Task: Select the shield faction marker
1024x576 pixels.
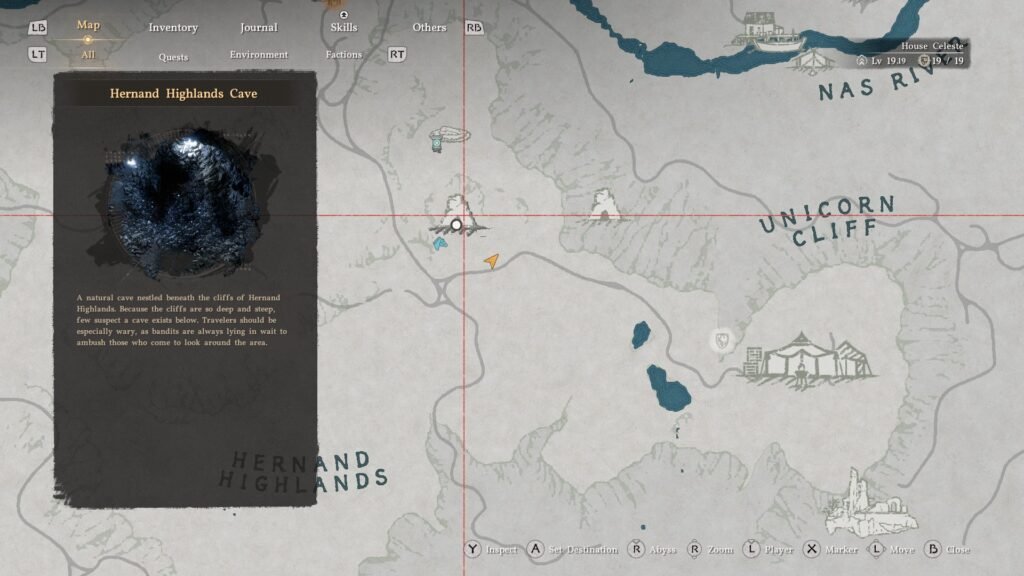Action: [720, 342]
